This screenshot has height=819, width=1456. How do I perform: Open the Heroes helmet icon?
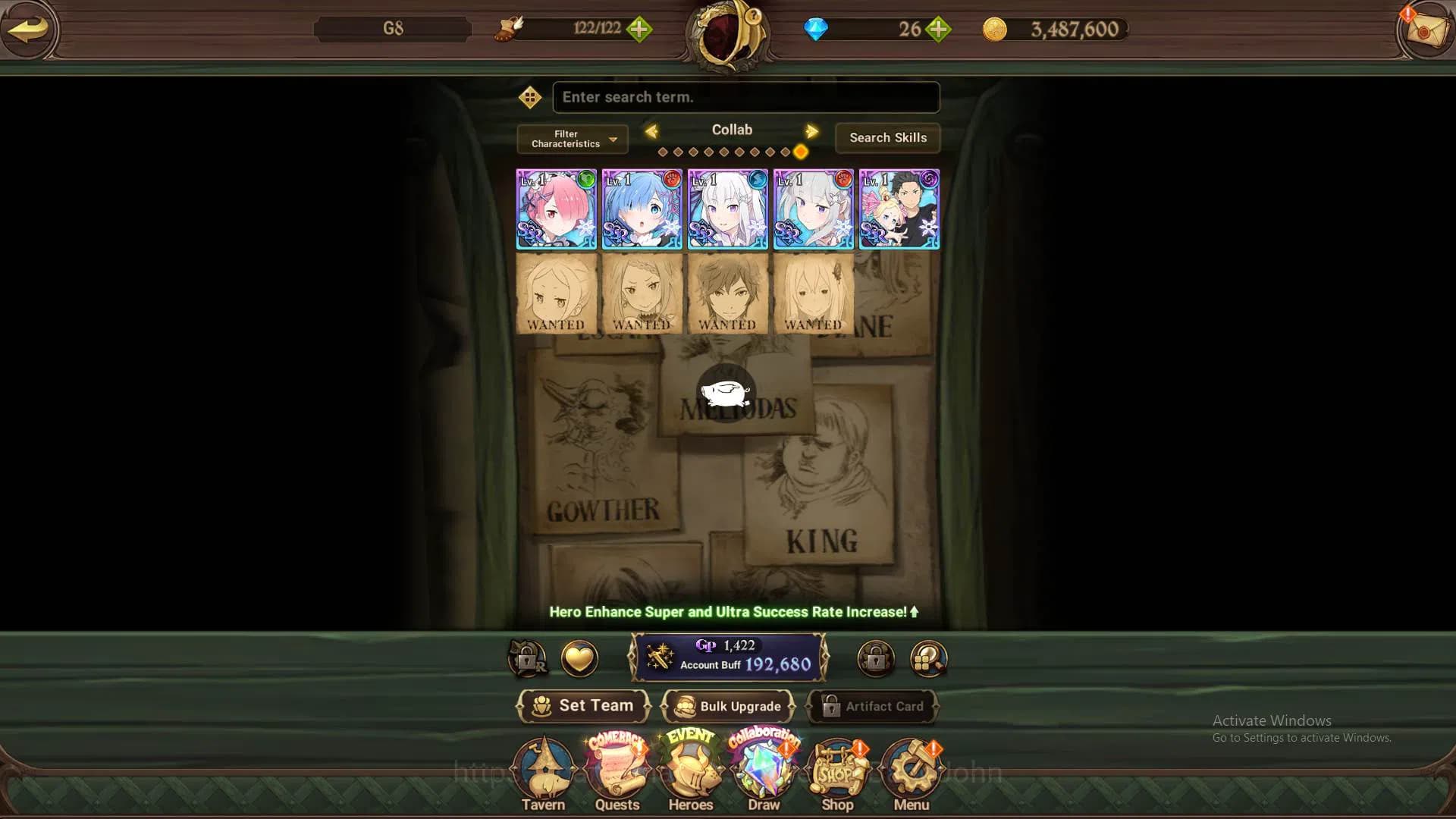click(690, 767)
